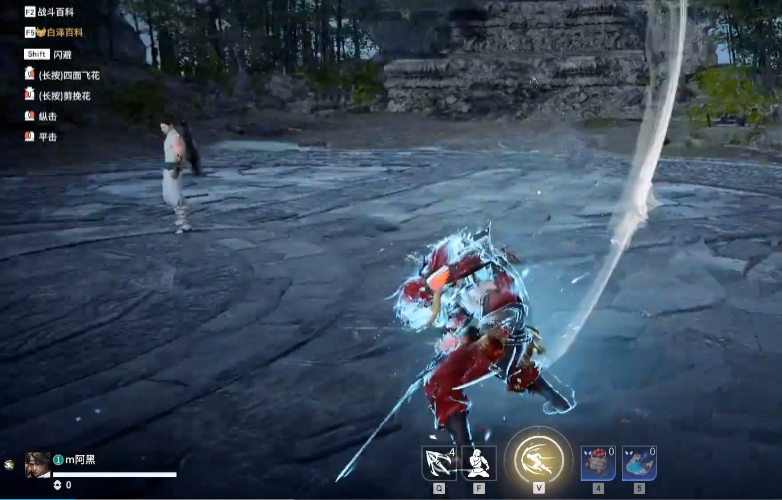Screen dimensions: 782x500
Task: Open the 白泽百科 encyclopedia entry
Action: 60,32
